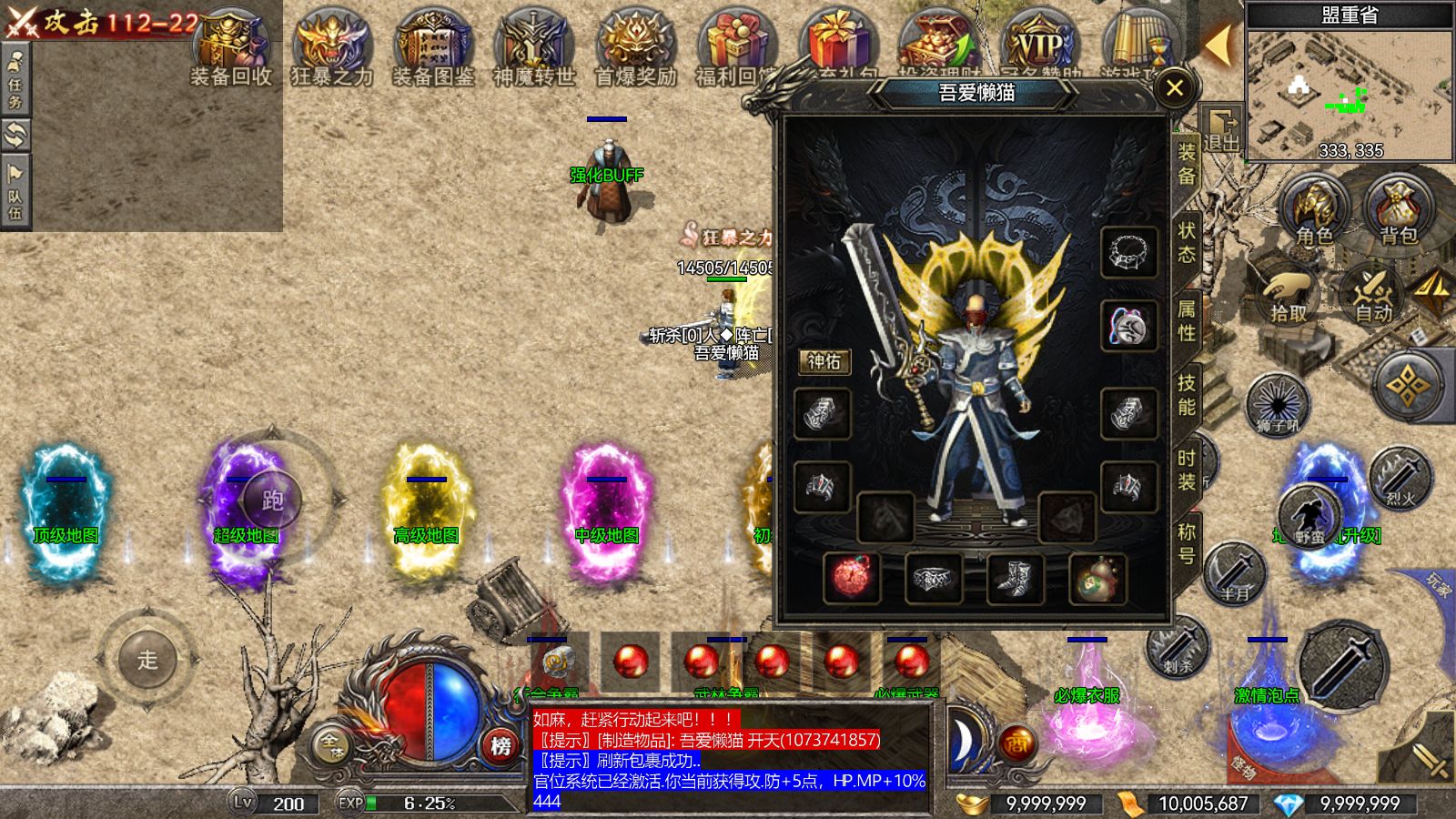Screen dimensions: 1456x819
Task: Open the 榜 ranking button
Action: (500, 746)
